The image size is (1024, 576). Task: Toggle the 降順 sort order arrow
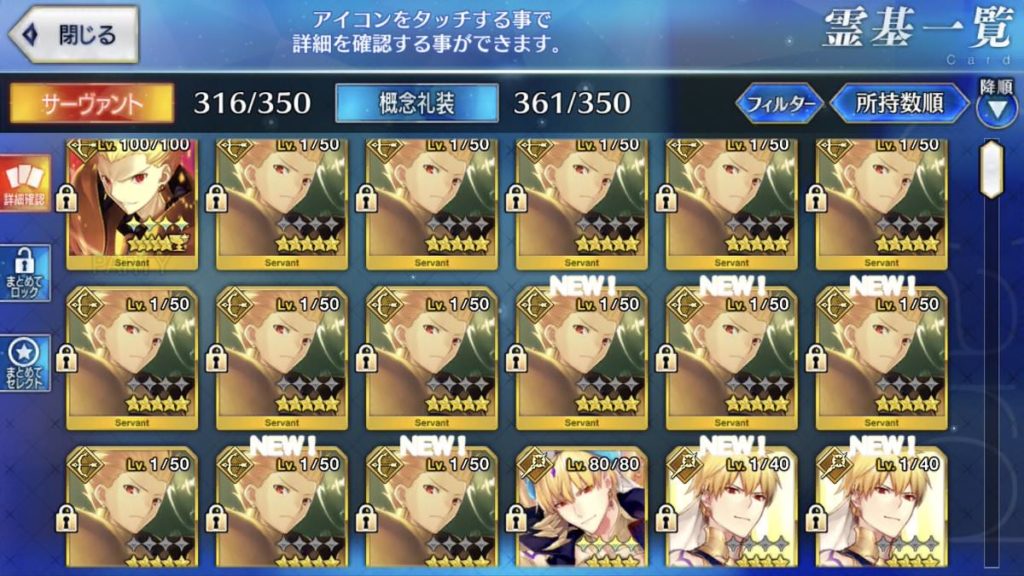tap(996, 106)
